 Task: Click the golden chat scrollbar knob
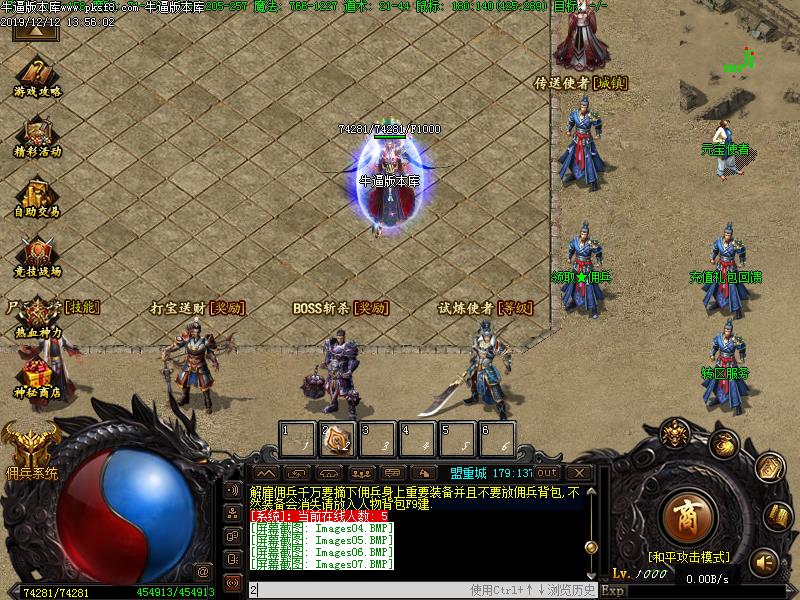click(x=591, y=546)
